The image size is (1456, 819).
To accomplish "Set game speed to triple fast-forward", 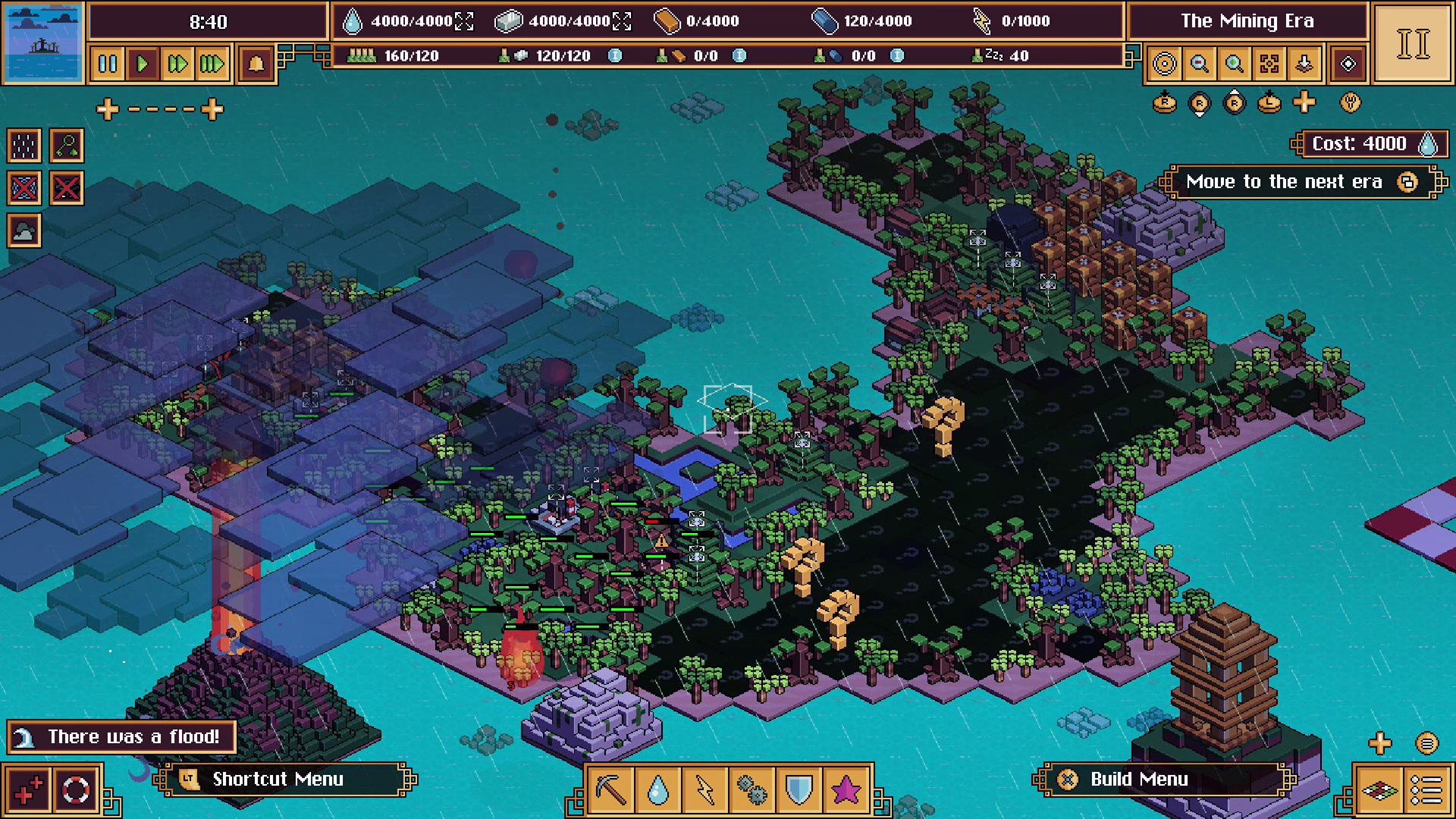I will pos(212,64).
